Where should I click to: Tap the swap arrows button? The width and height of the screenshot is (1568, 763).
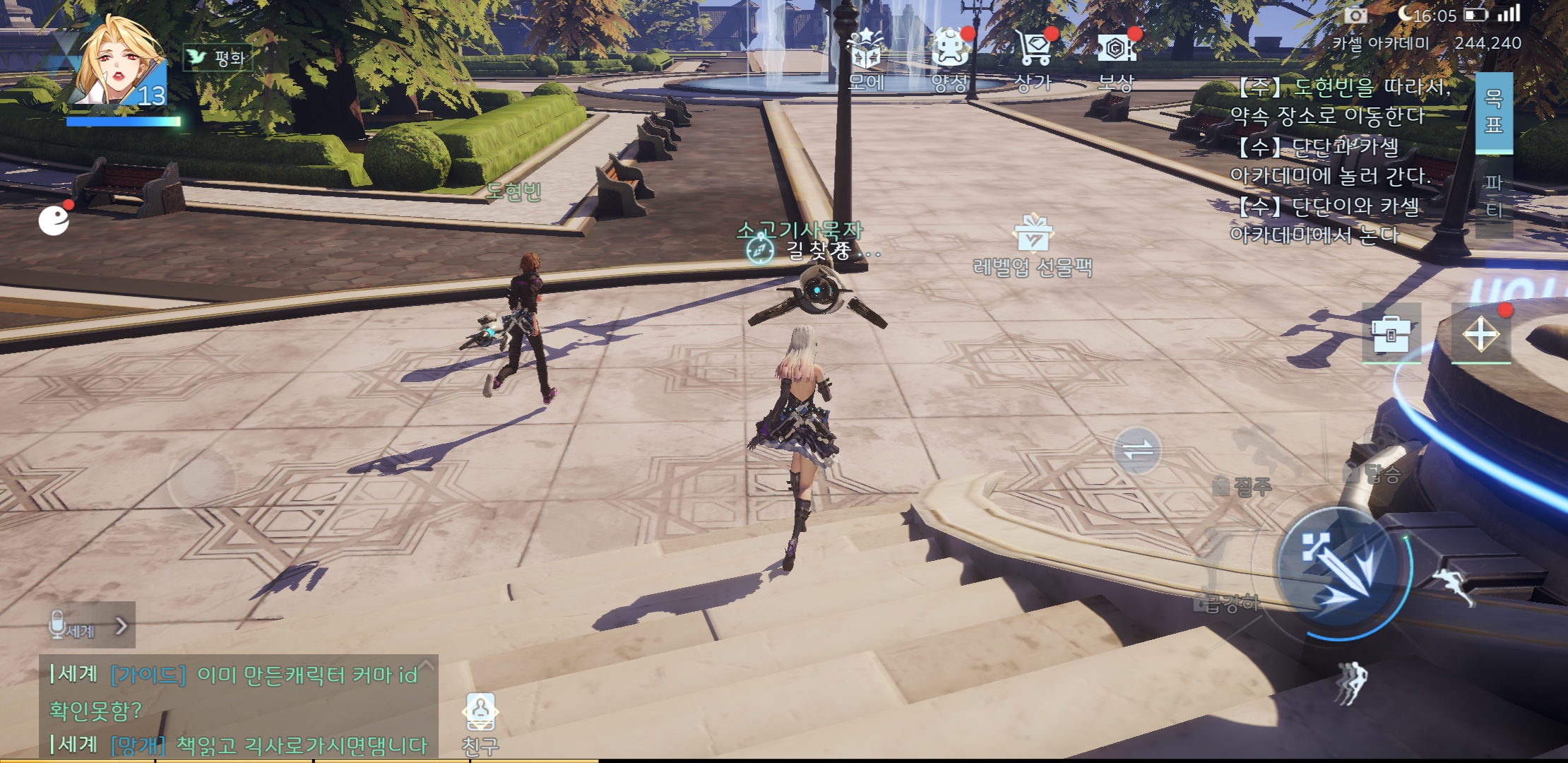1137,451
